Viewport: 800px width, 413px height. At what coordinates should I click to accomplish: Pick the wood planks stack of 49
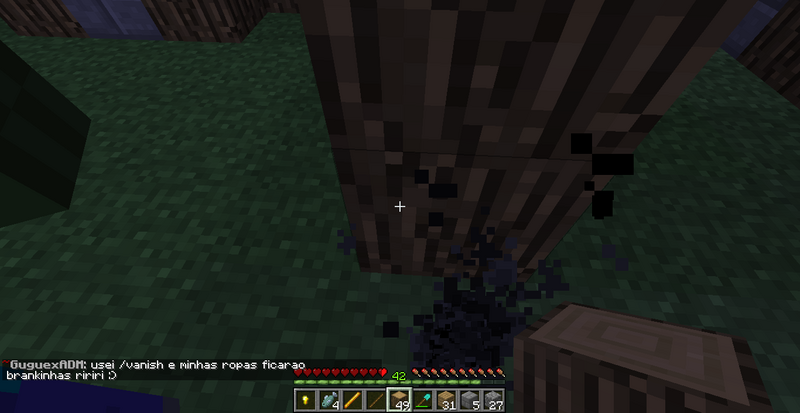click(399, 400)
